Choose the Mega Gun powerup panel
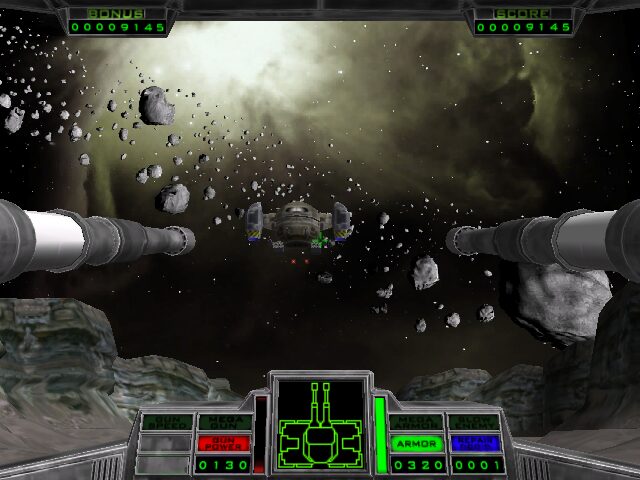Image resolution: width=640 pixels, height=480 pixels. (224, 422)
